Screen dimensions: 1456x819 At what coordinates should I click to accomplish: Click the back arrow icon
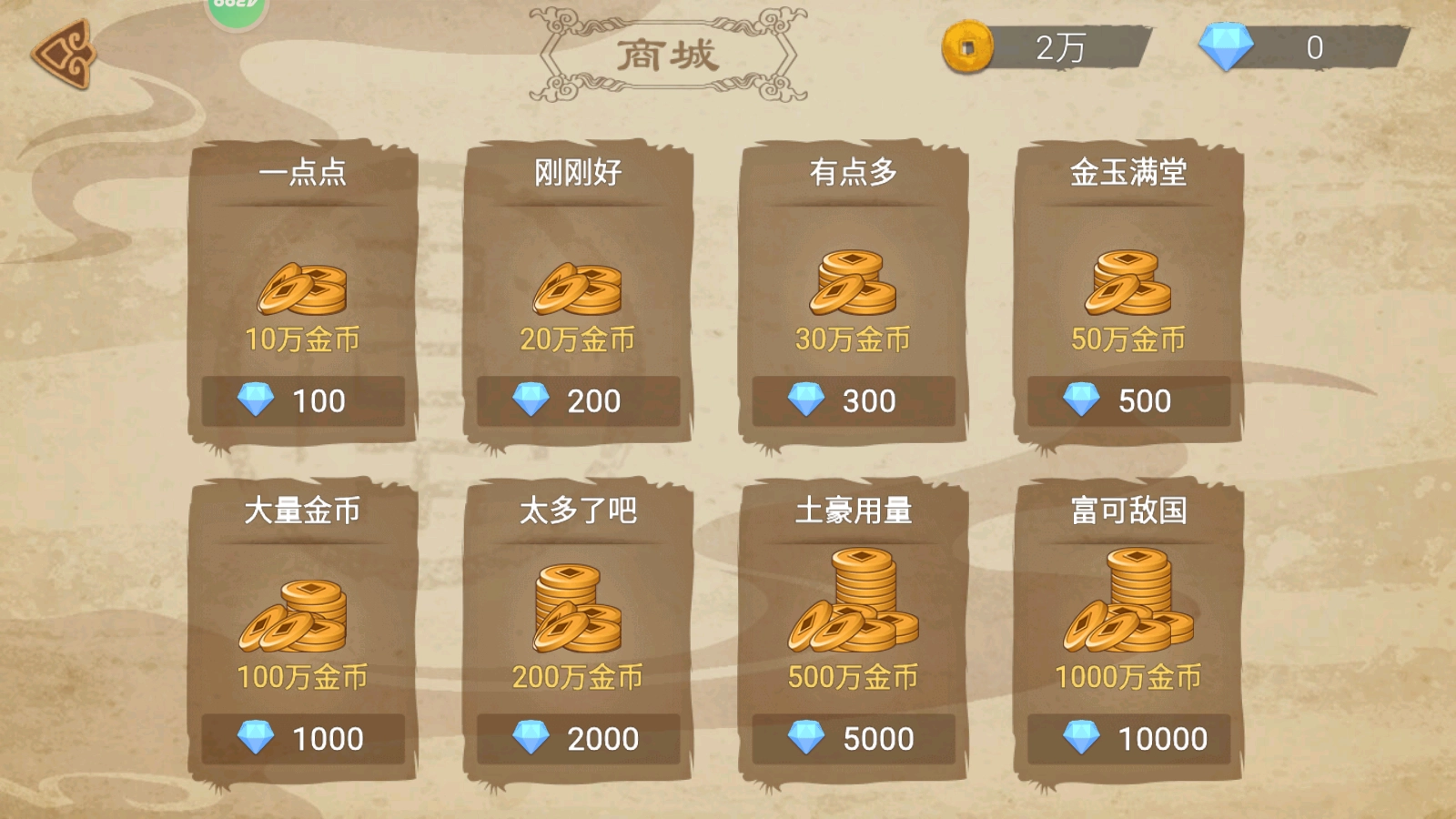click(x=62, y=56)
